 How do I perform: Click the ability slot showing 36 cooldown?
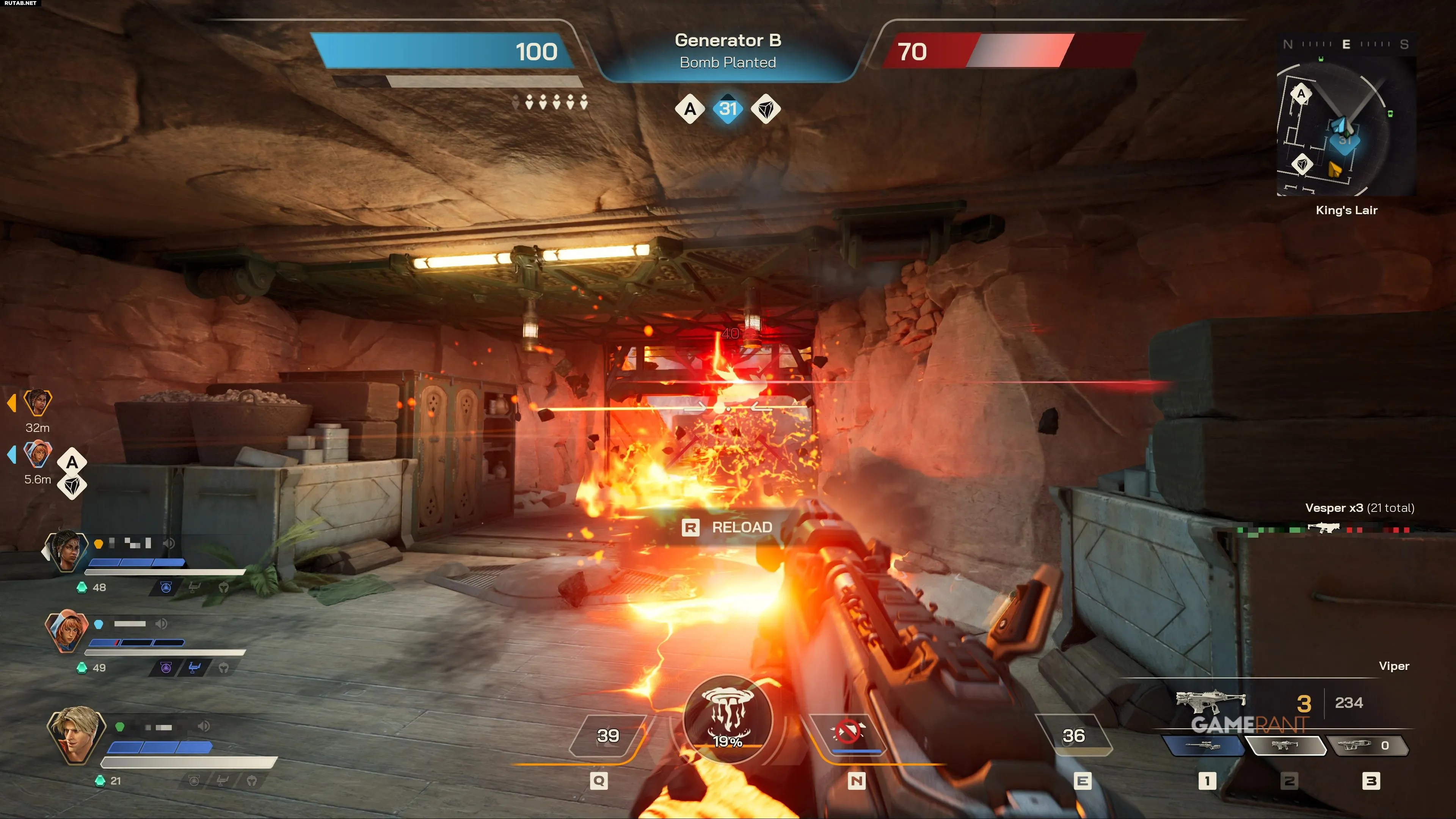[x=1073, y=735]
